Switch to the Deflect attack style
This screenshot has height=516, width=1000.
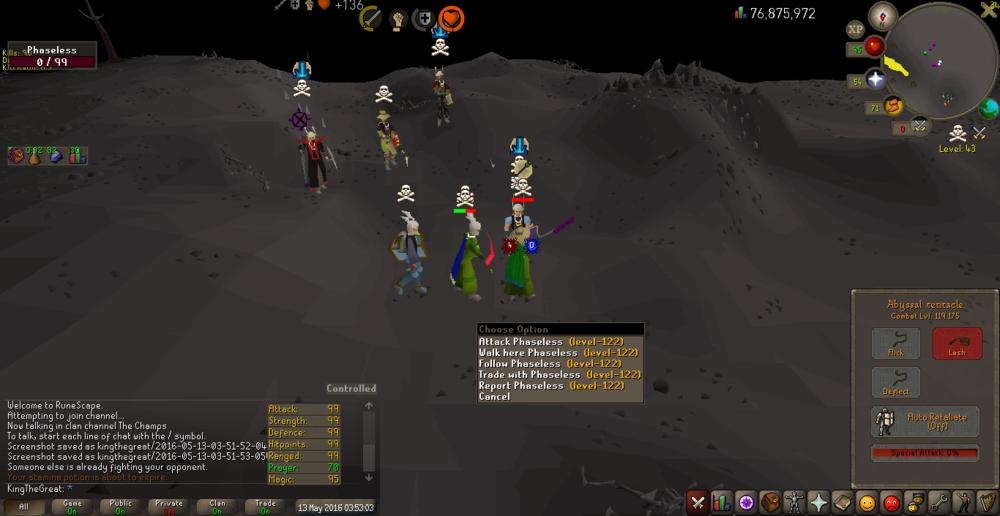point(895,382)
